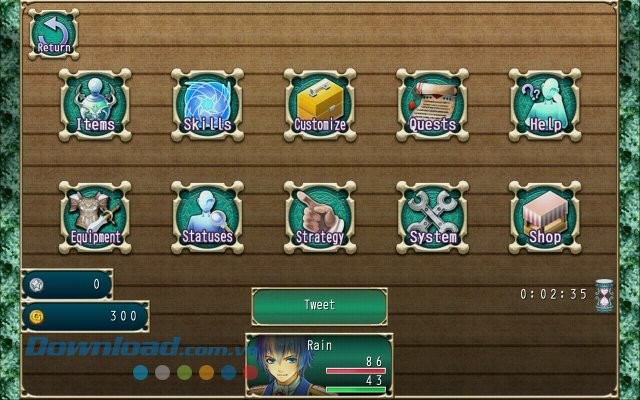Open the Items menu
The height and width of the screenshot is (400, 640).
pyautogui.click(x=95, y=105)
